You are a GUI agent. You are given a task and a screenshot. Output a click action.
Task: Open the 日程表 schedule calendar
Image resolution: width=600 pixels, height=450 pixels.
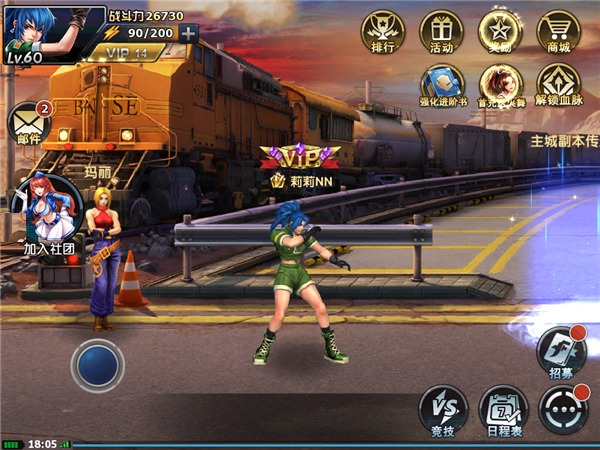coord(502,409)
